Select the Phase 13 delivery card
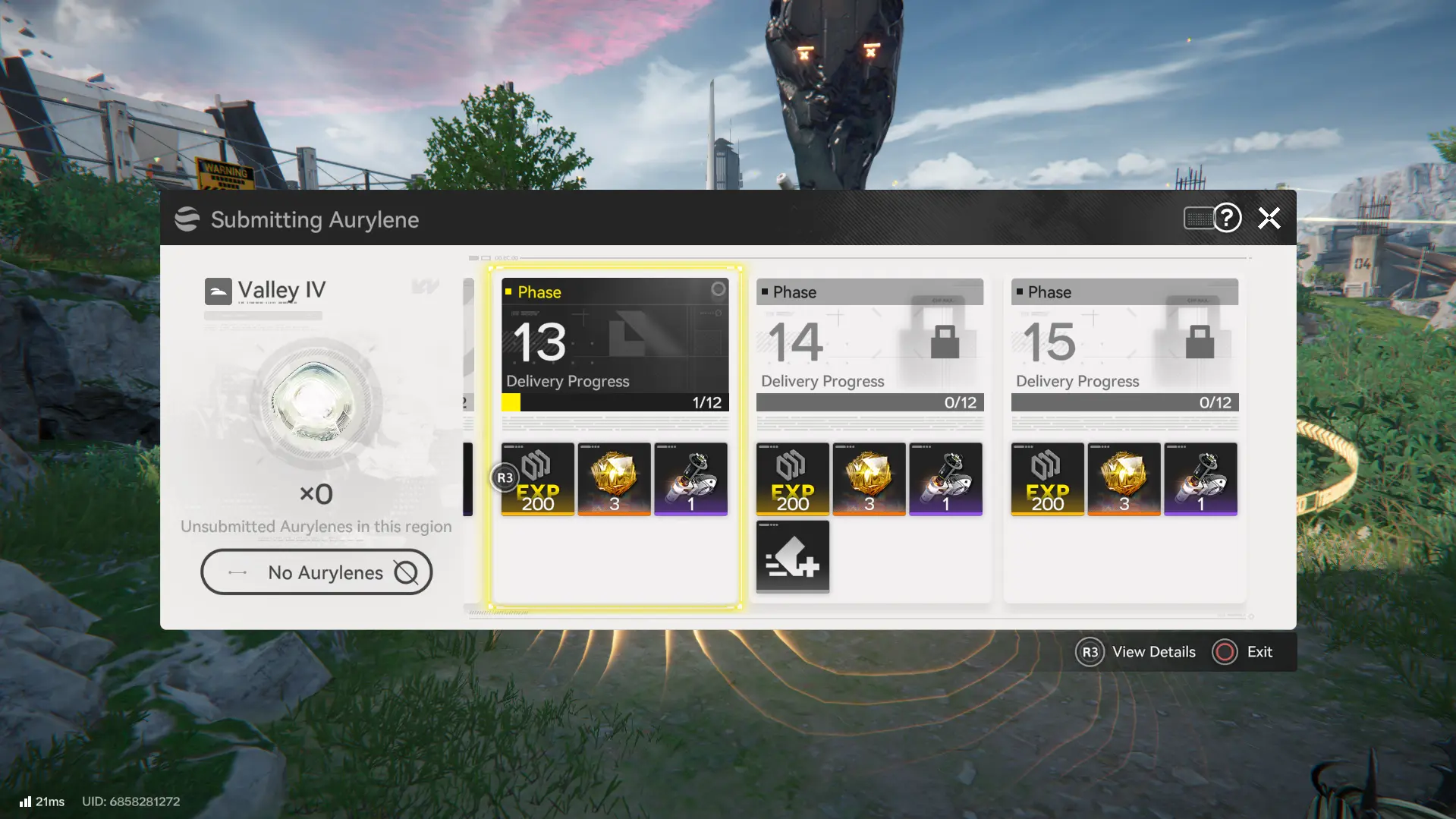 tap(615, 344)
